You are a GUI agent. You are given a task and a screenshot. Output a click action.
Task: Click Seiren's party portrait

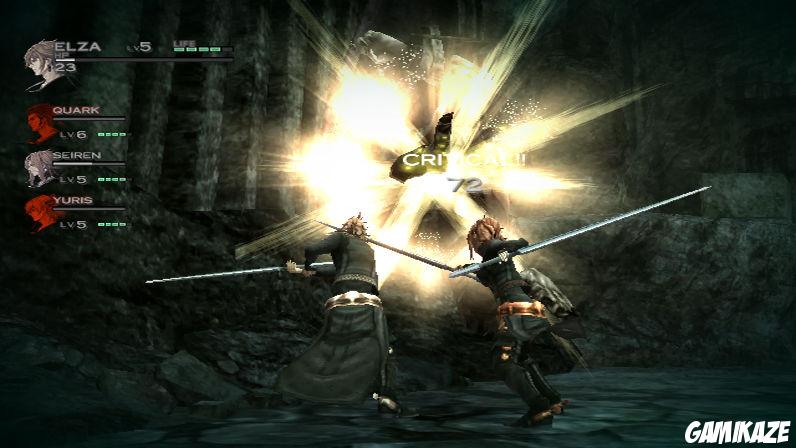40,167
